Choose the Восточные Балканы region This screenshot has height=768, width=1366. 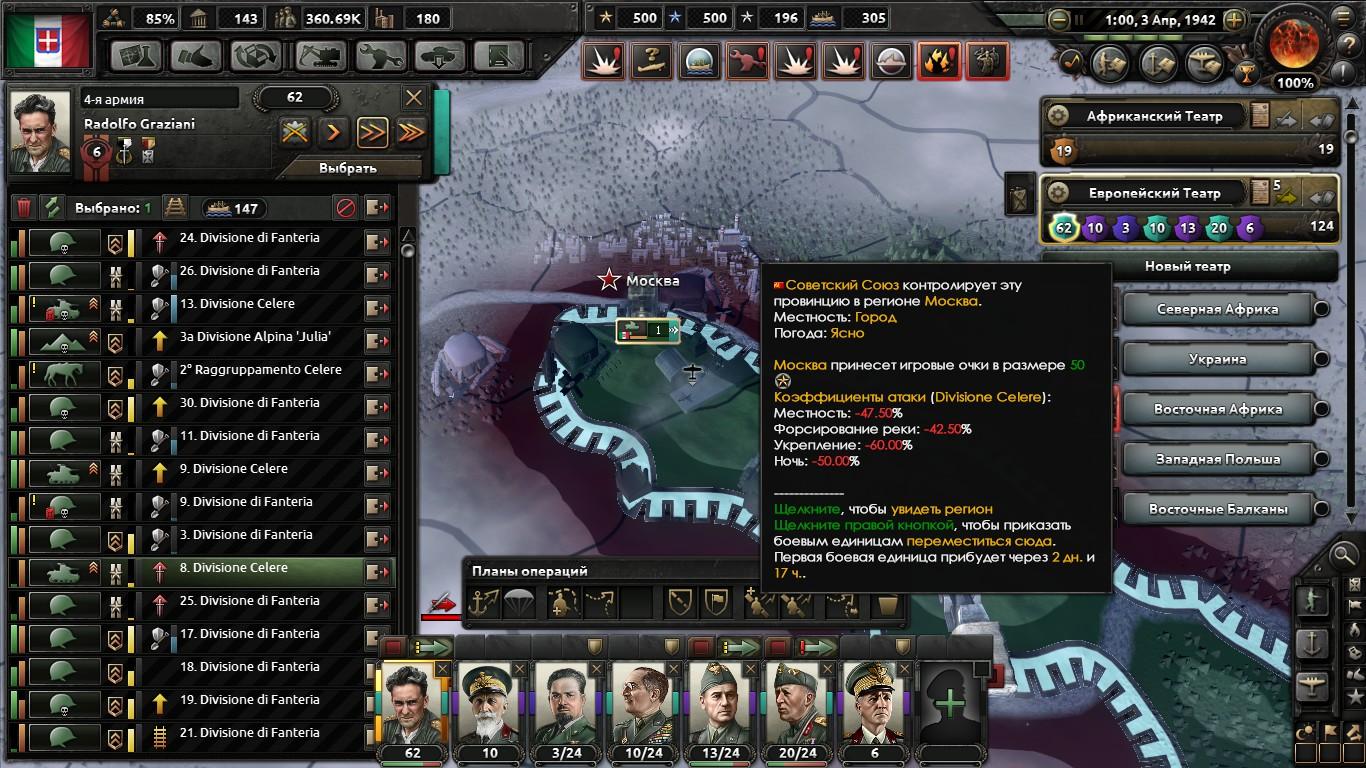1216,509
